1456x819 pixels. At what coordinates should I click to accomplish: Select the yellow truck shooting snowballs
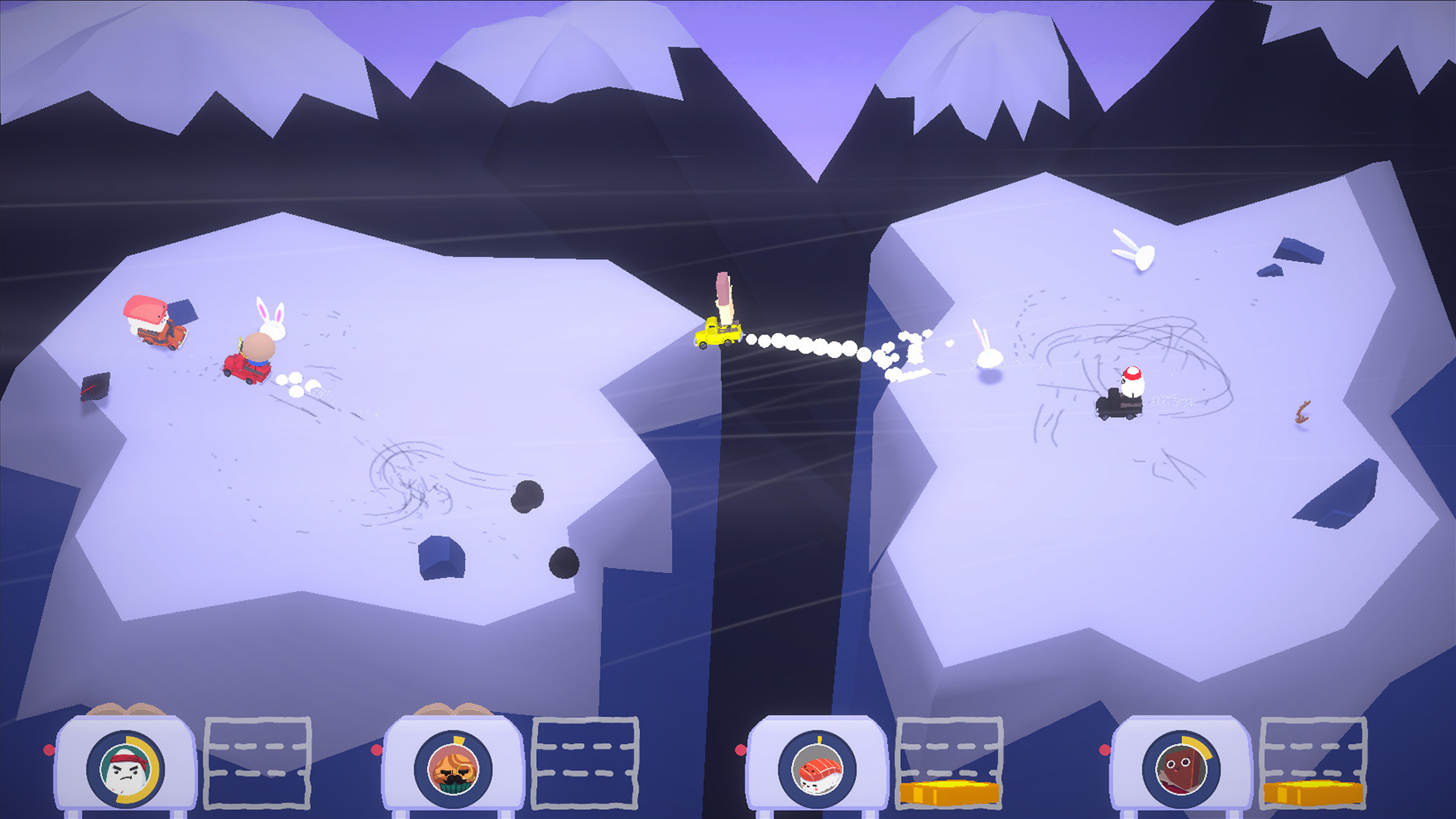tap(717, 334)
